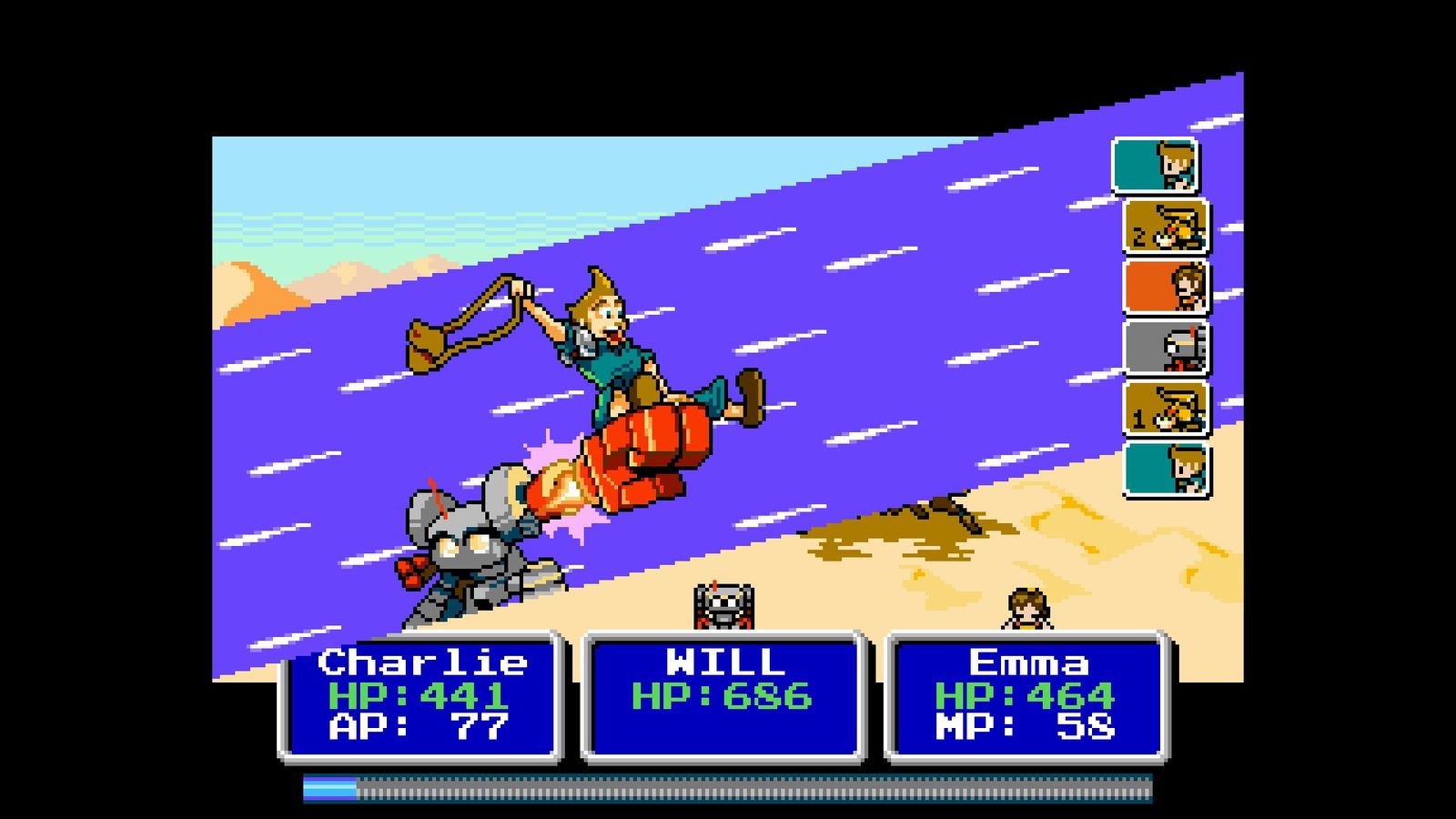Click the robot sprite above WILL's panel
The width and height of the screenshot is (1456, 819).
pyautogui.click(x=722, y=605)
